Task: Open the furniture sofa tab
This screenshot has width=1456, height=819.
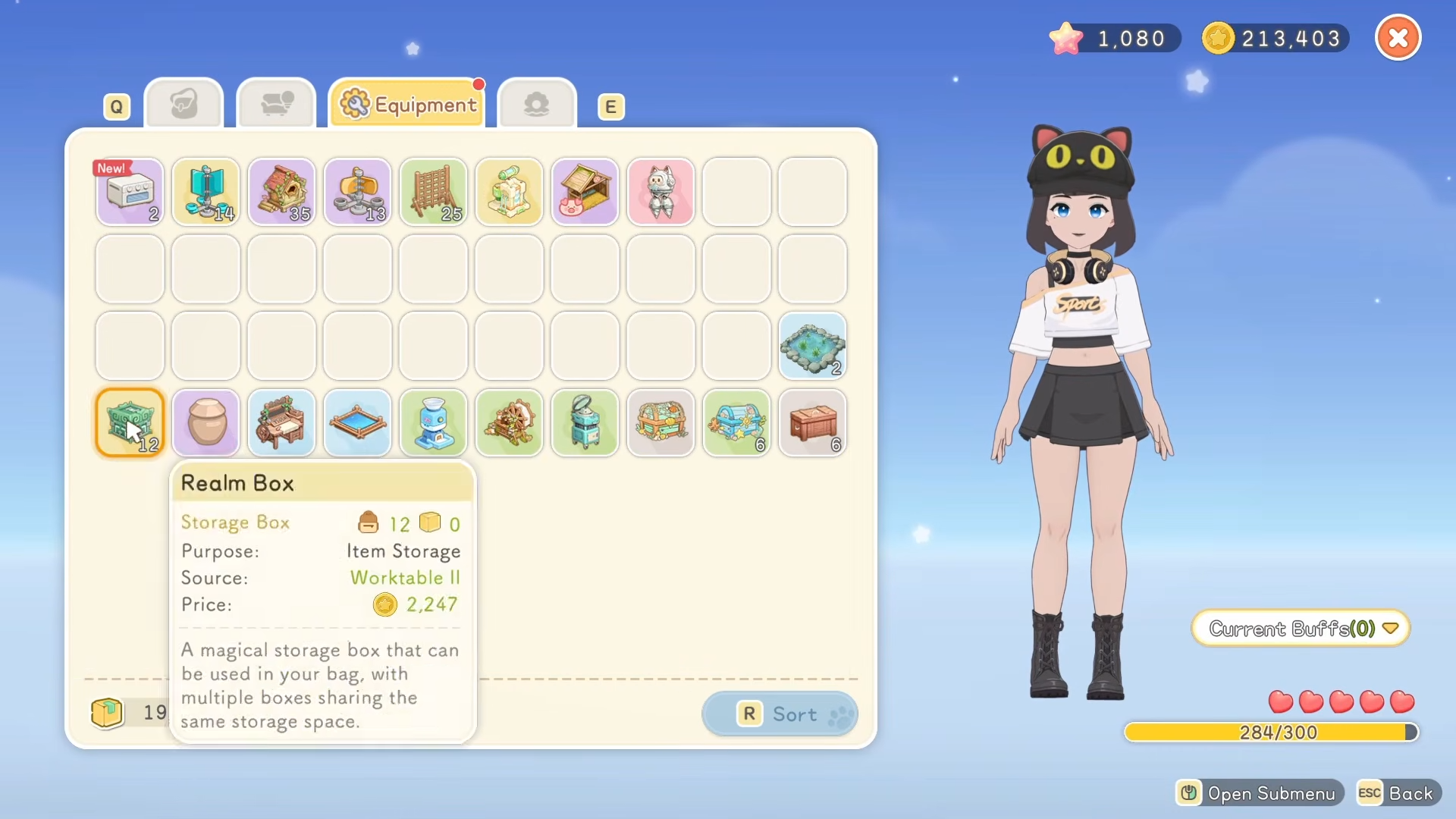Action: 276,105
